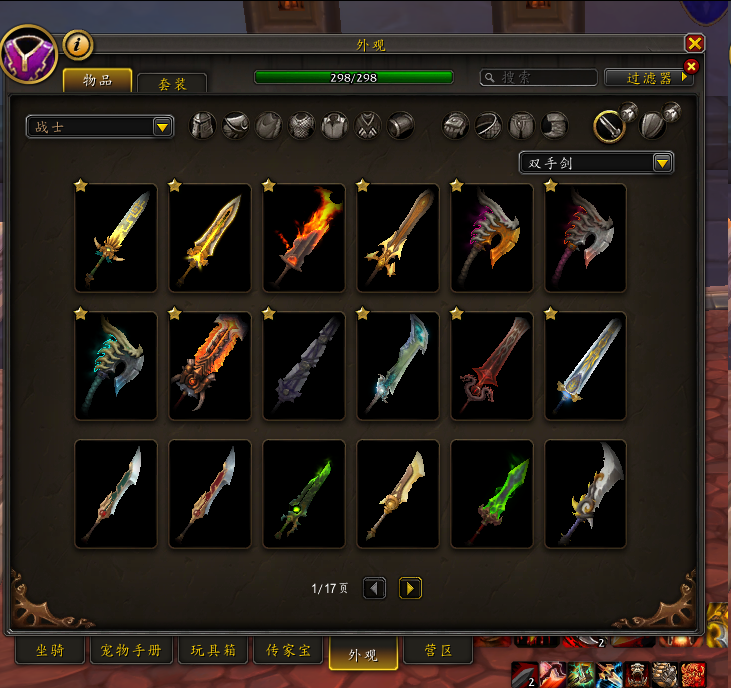Choose the orange clawed greatsword appearance

click(210, 365)
